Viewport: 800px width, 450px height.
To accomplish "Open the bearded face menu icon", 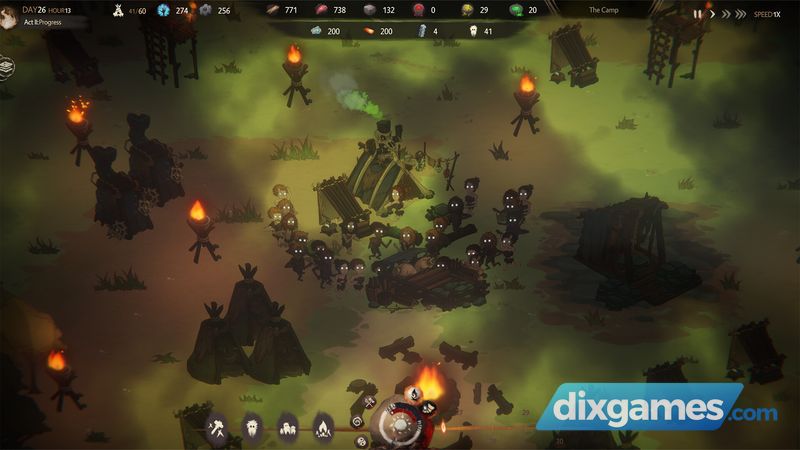I will (x=251, y=426).
